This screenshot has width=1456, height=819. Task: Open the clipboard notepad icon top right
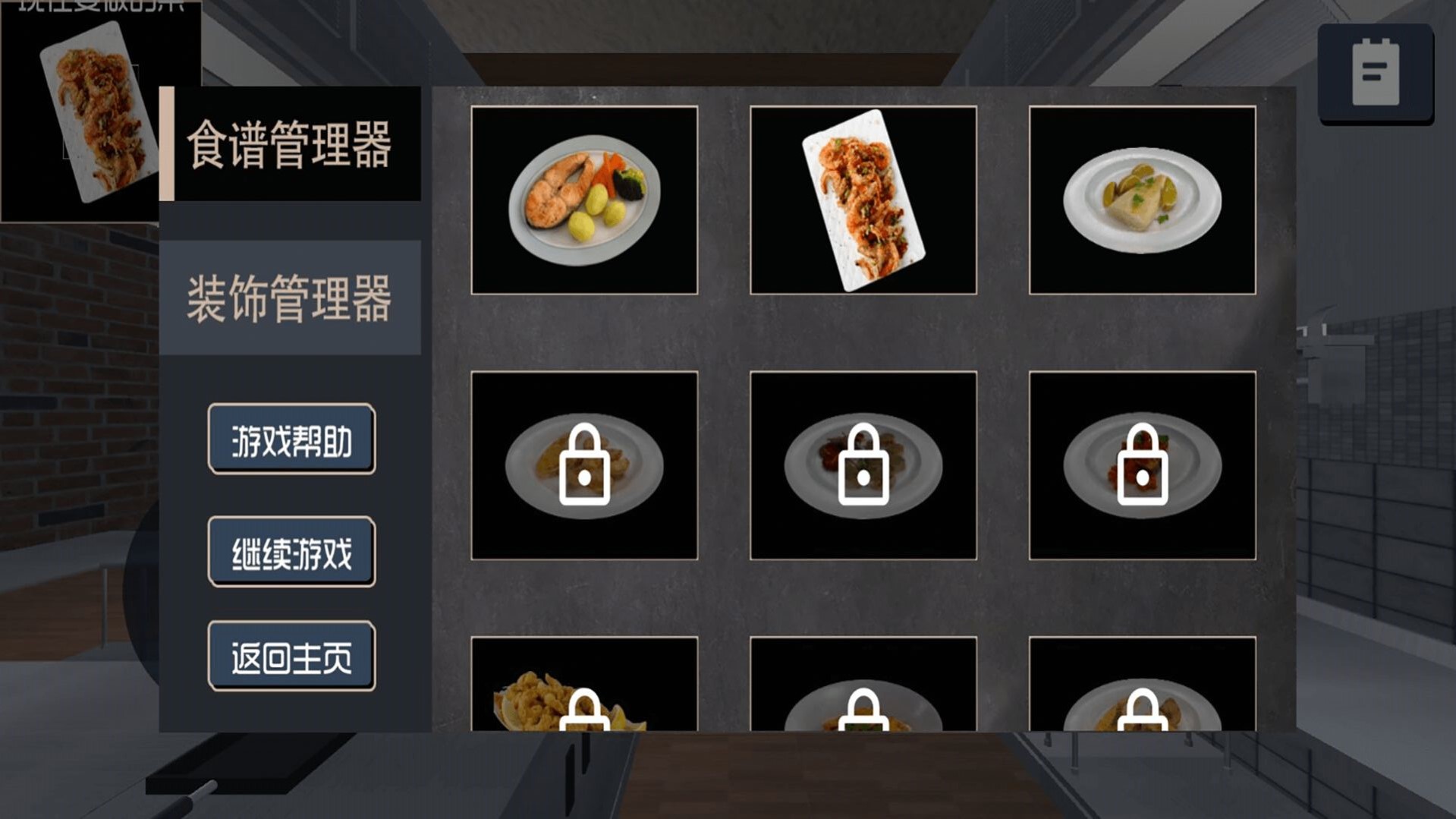click(1376, 73)
